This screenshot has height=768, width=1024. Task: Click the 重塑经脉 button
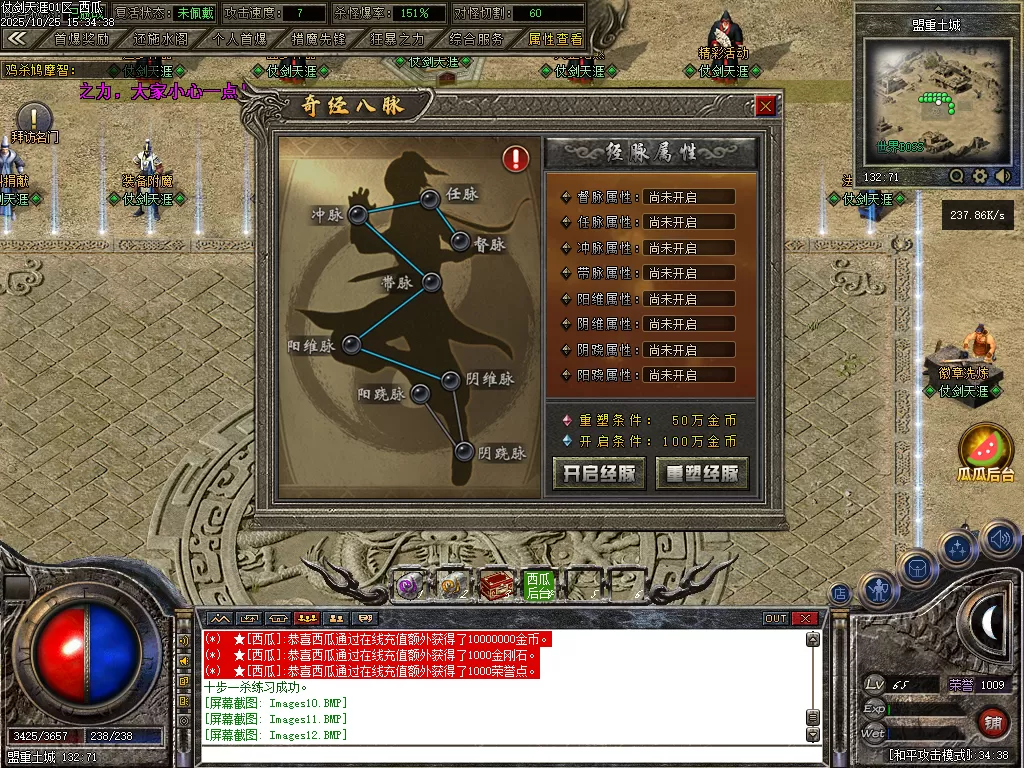[x=702, y=474]
